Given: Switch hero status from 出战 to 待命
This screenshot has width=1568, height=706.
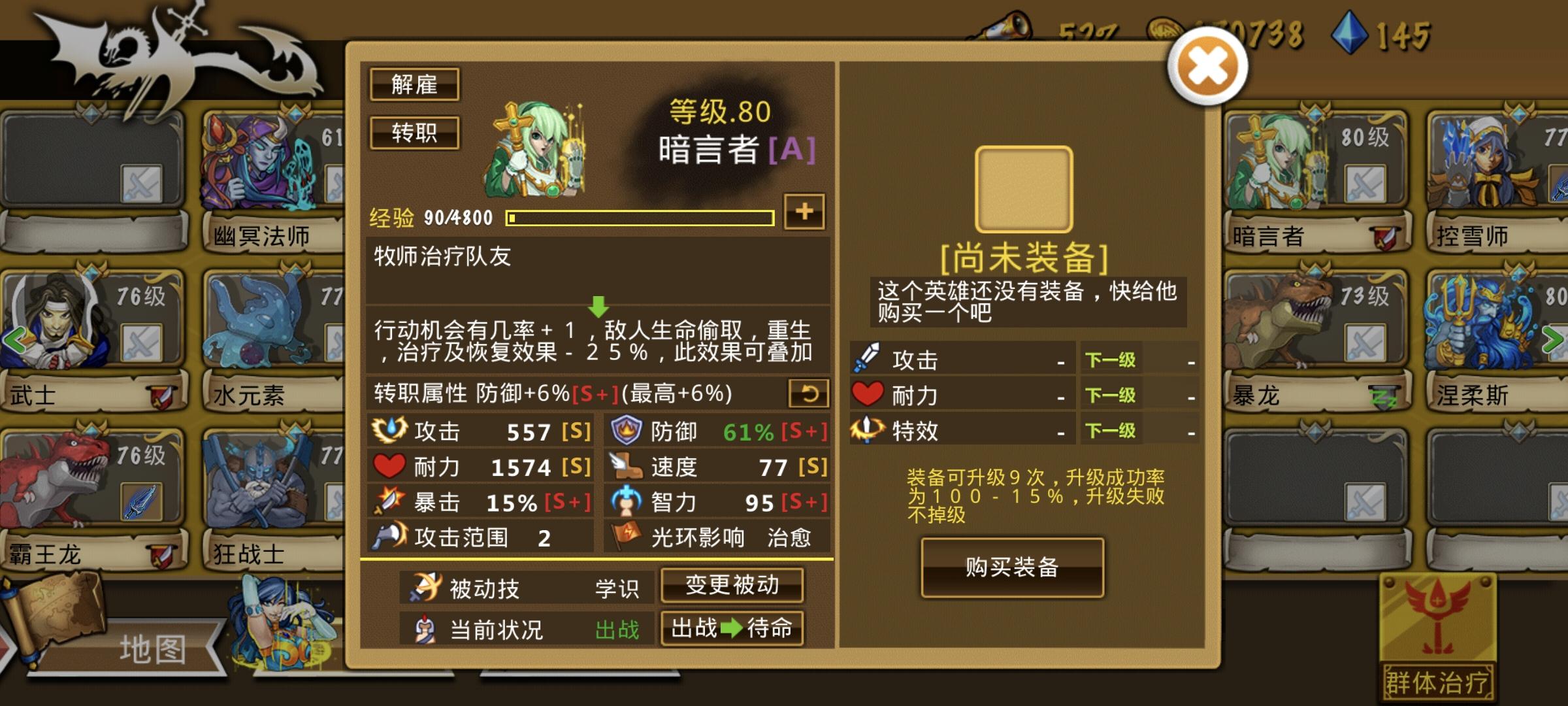Looking at the screenshot, I should 733,629.
